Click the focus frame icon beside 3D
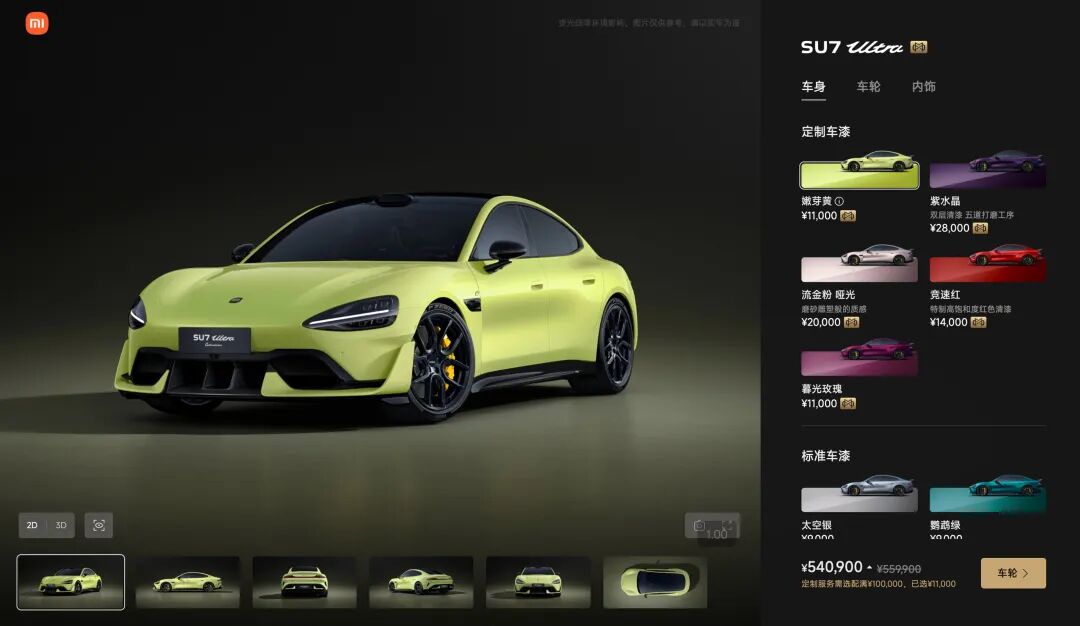1080x626 pixels. tap(99, 525)
